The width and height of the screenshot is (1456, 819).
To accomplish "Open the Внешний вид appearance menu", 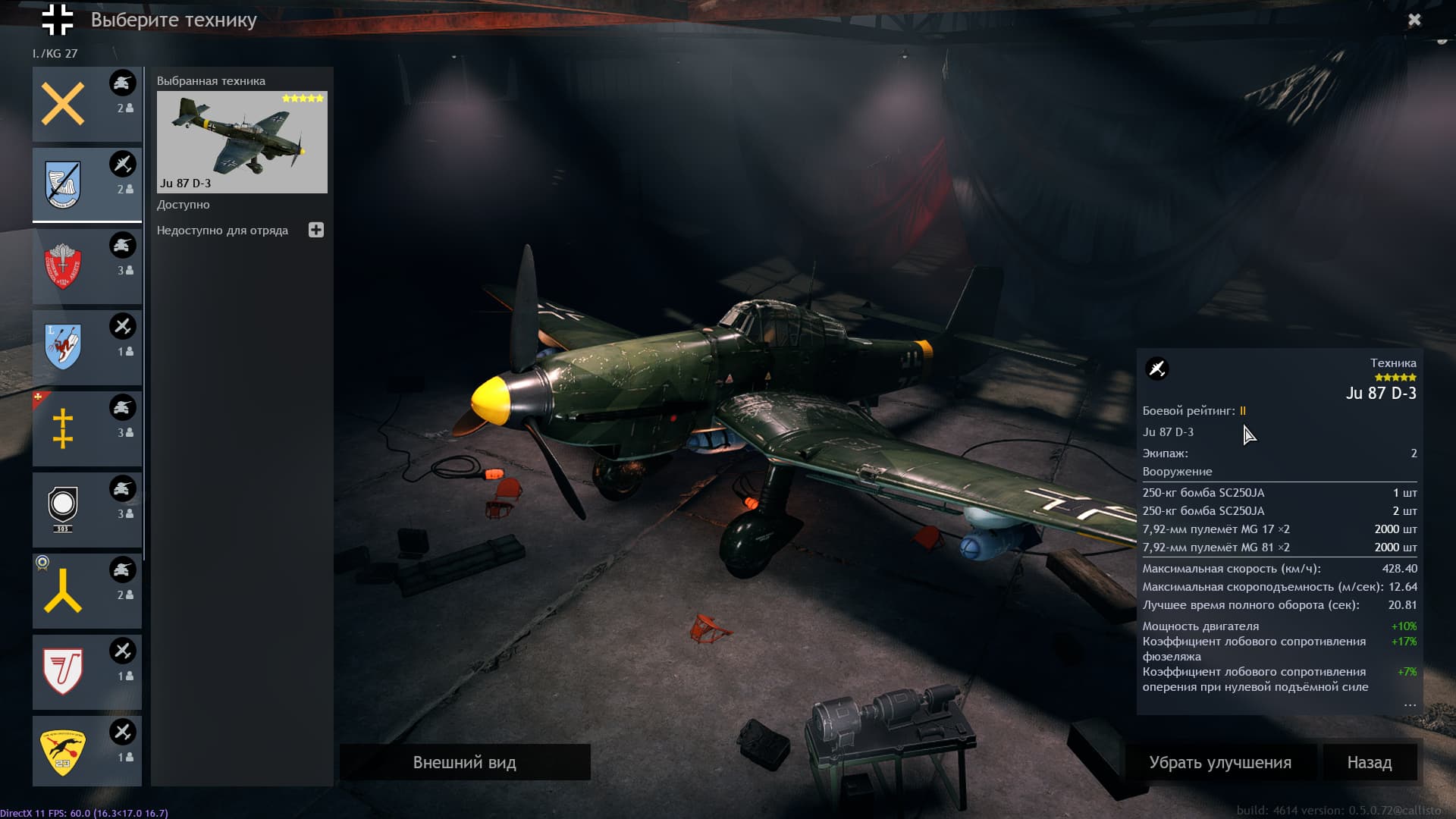I will (464, 762).
